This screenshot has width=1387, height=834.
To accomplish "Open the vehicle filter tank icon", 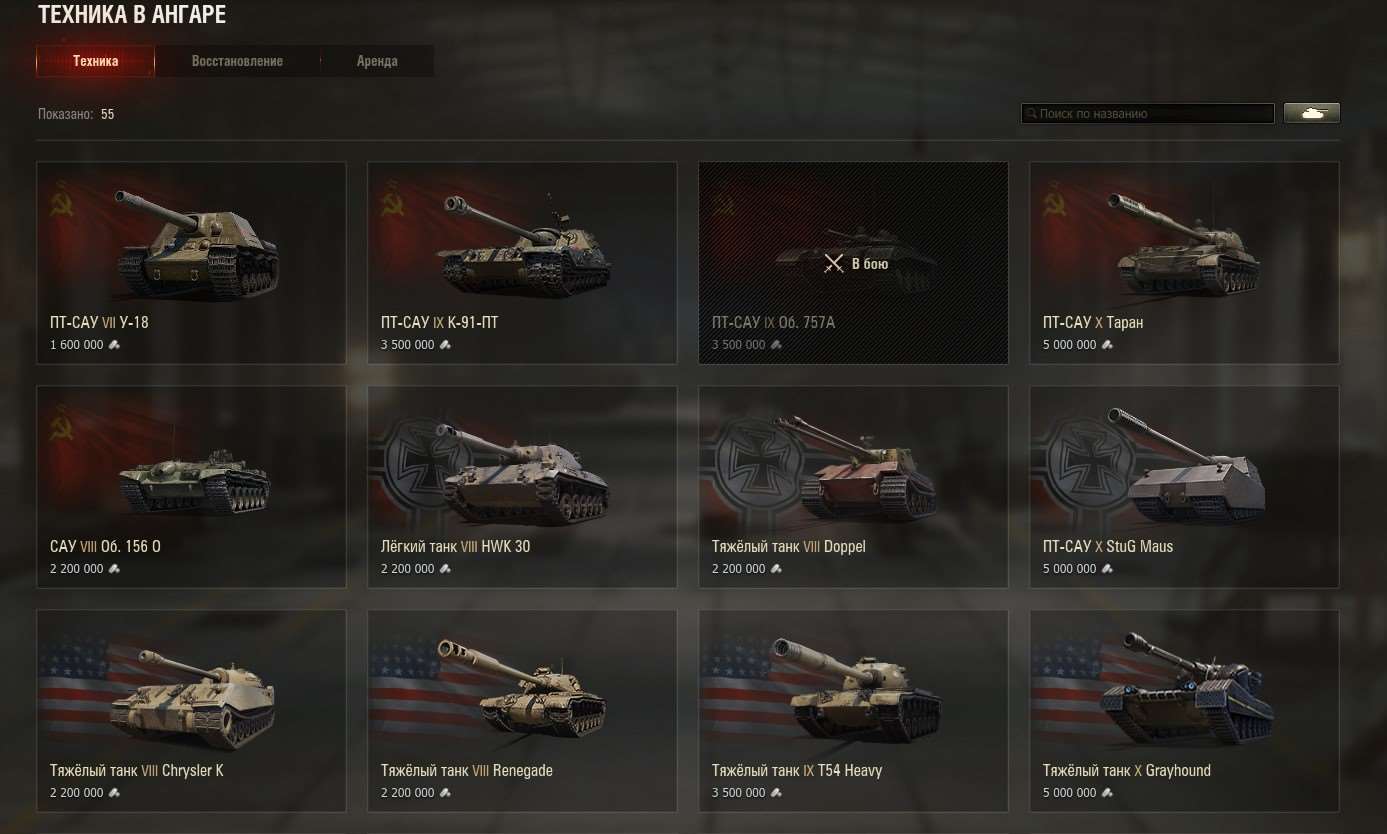I will (x=1311, y=112).
